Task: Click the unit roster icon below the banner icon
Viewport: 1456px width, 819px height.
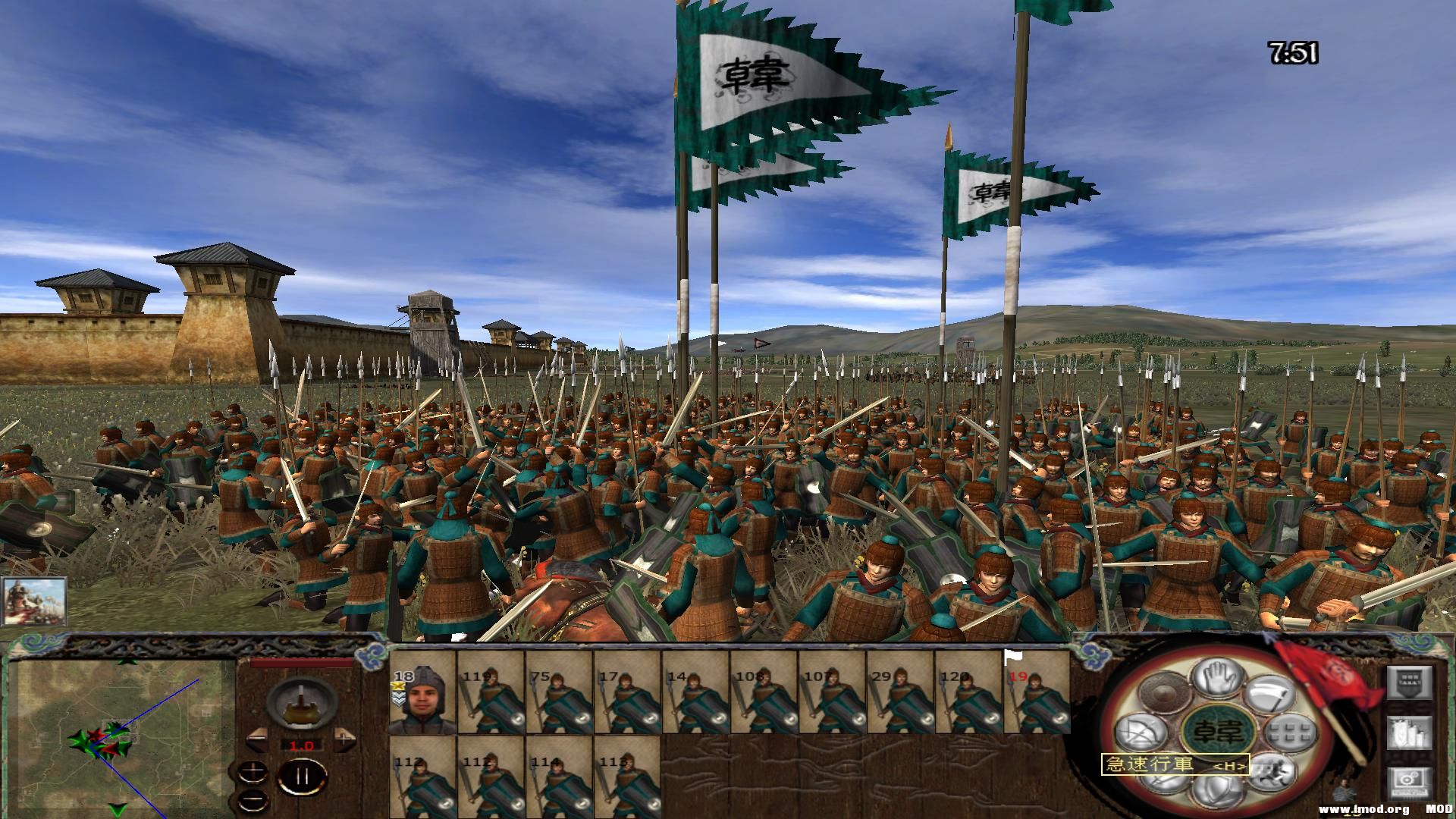Action: click(1408, 734)
